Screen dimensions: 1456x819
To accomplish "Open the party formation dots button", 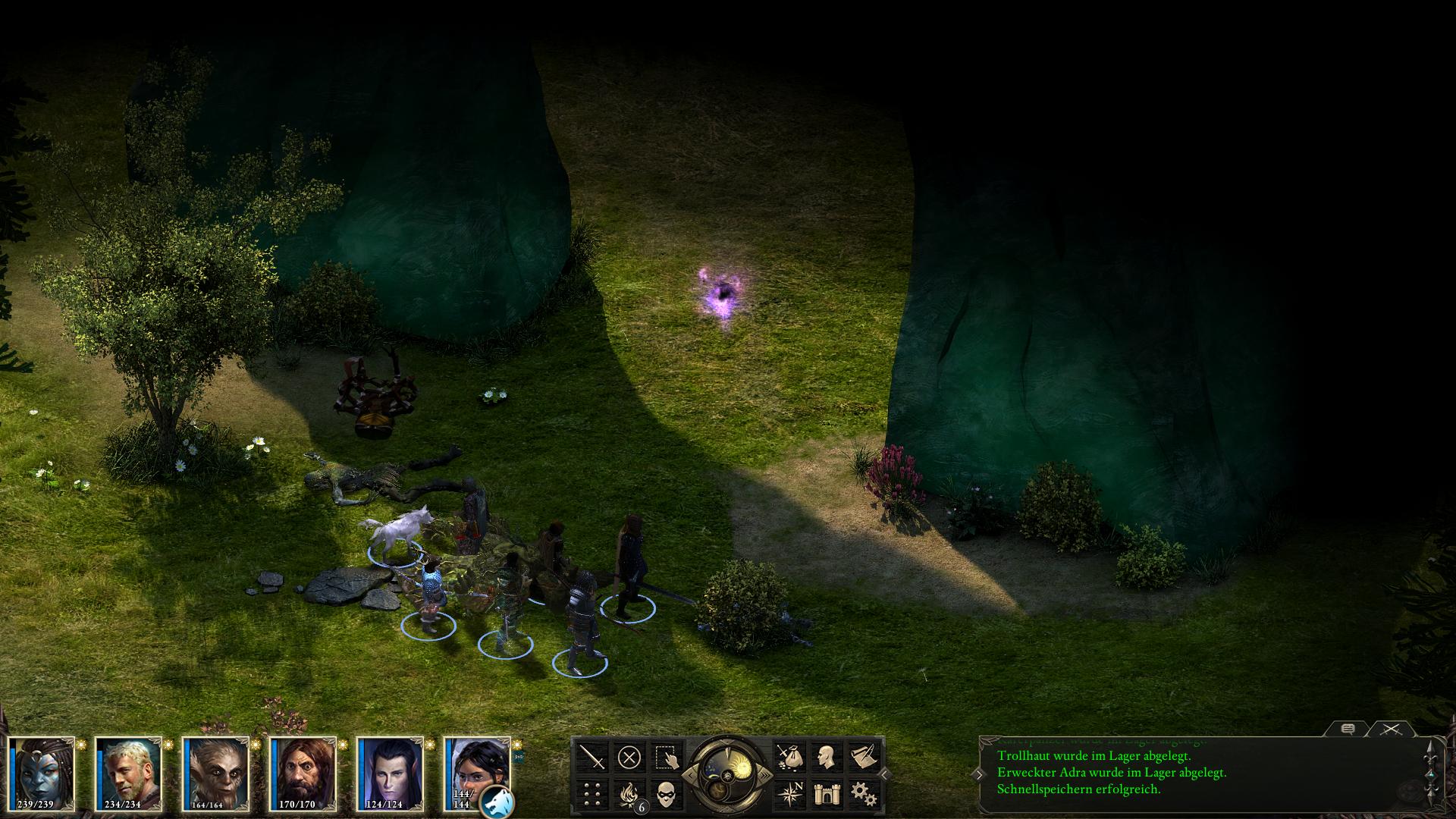I will pos(592,794).
